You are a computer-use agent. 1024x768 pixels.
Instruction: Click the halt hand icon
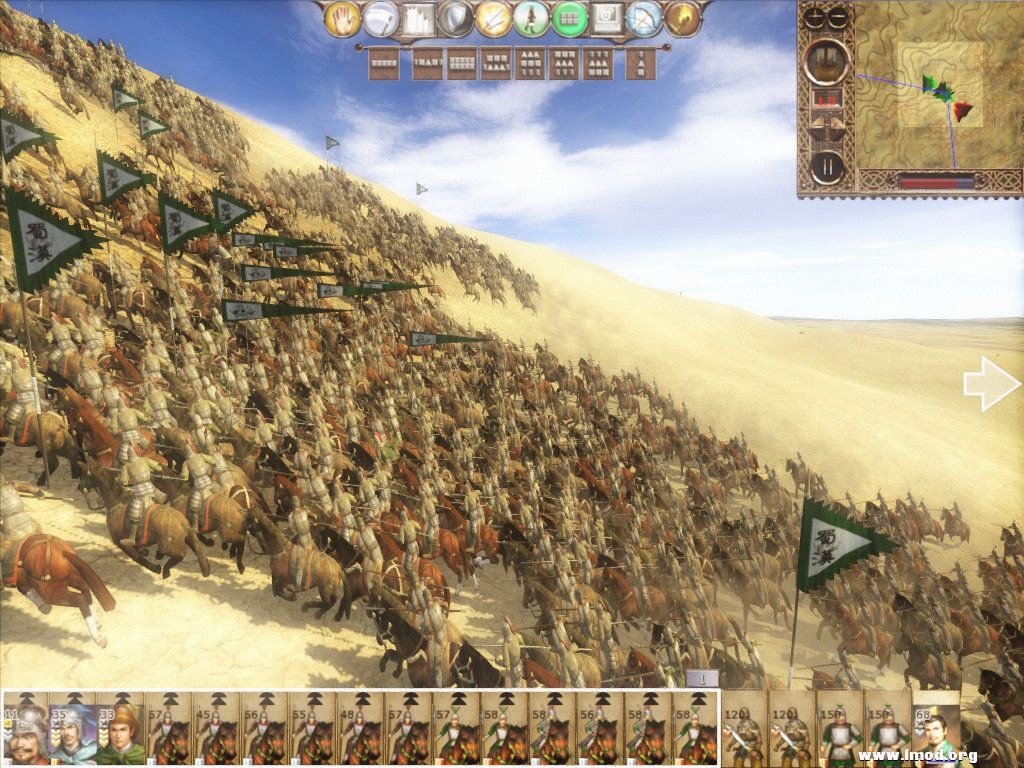(x=342, y=18)
